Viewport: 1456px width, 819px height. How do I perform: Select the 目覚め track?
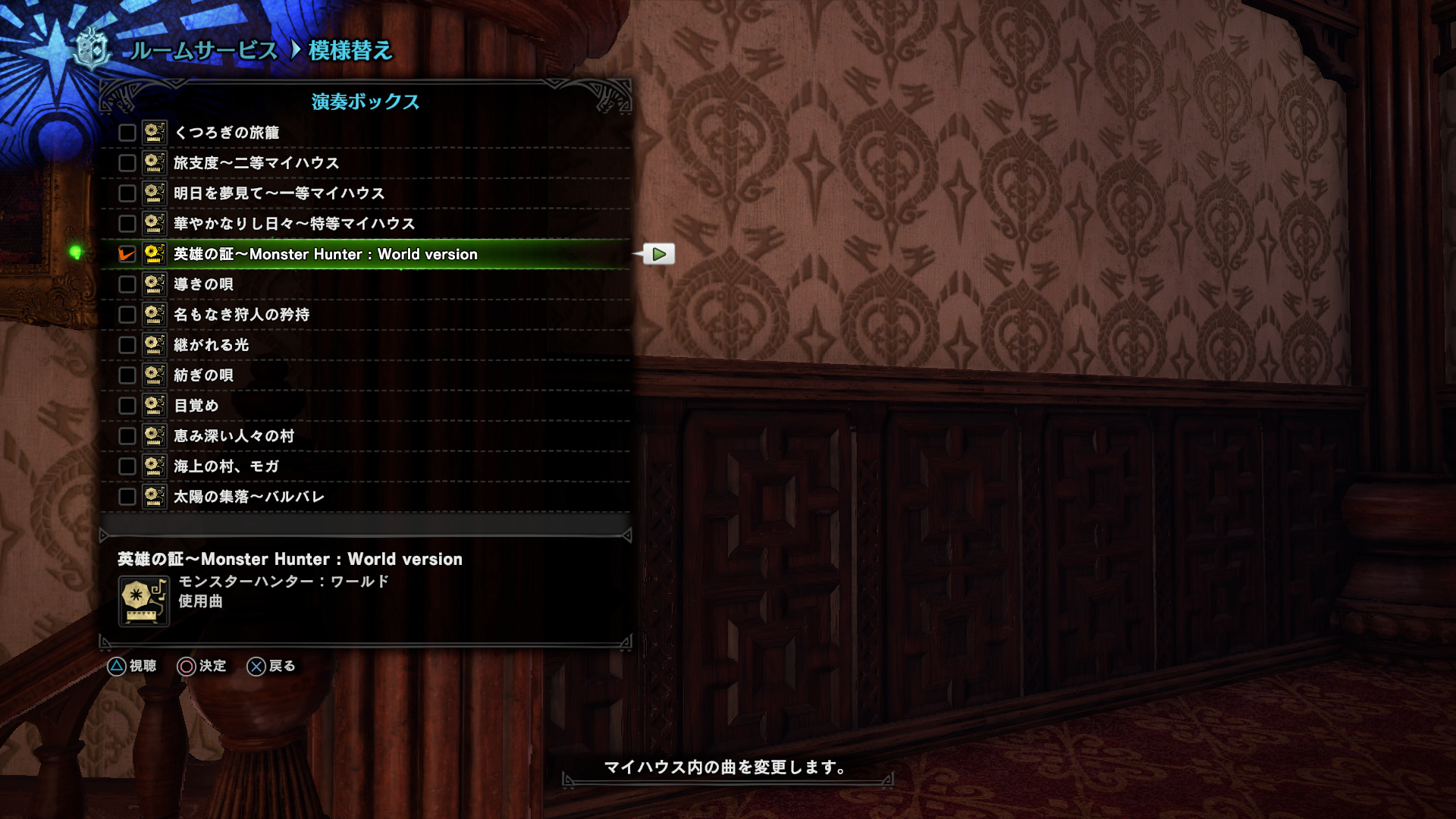(x=196, y=406)
